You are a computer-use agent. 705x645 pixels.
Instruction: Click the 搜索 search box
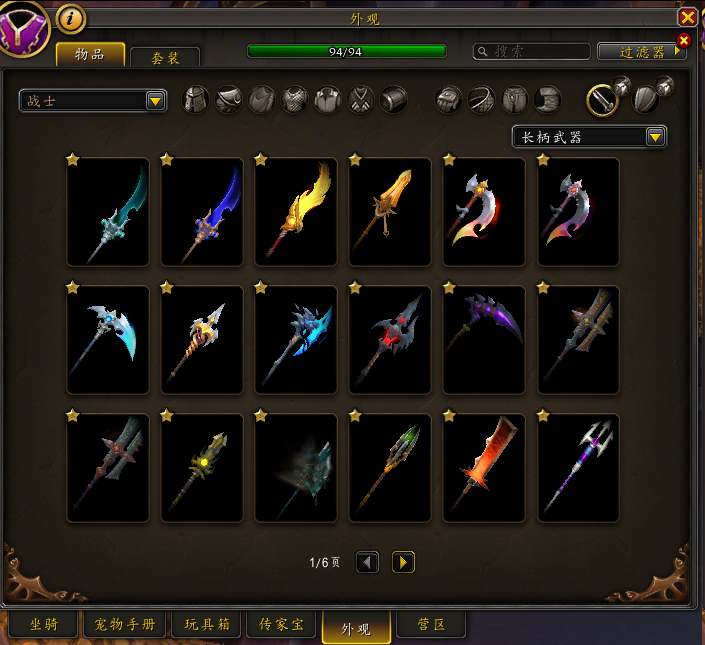pos(530,51)
